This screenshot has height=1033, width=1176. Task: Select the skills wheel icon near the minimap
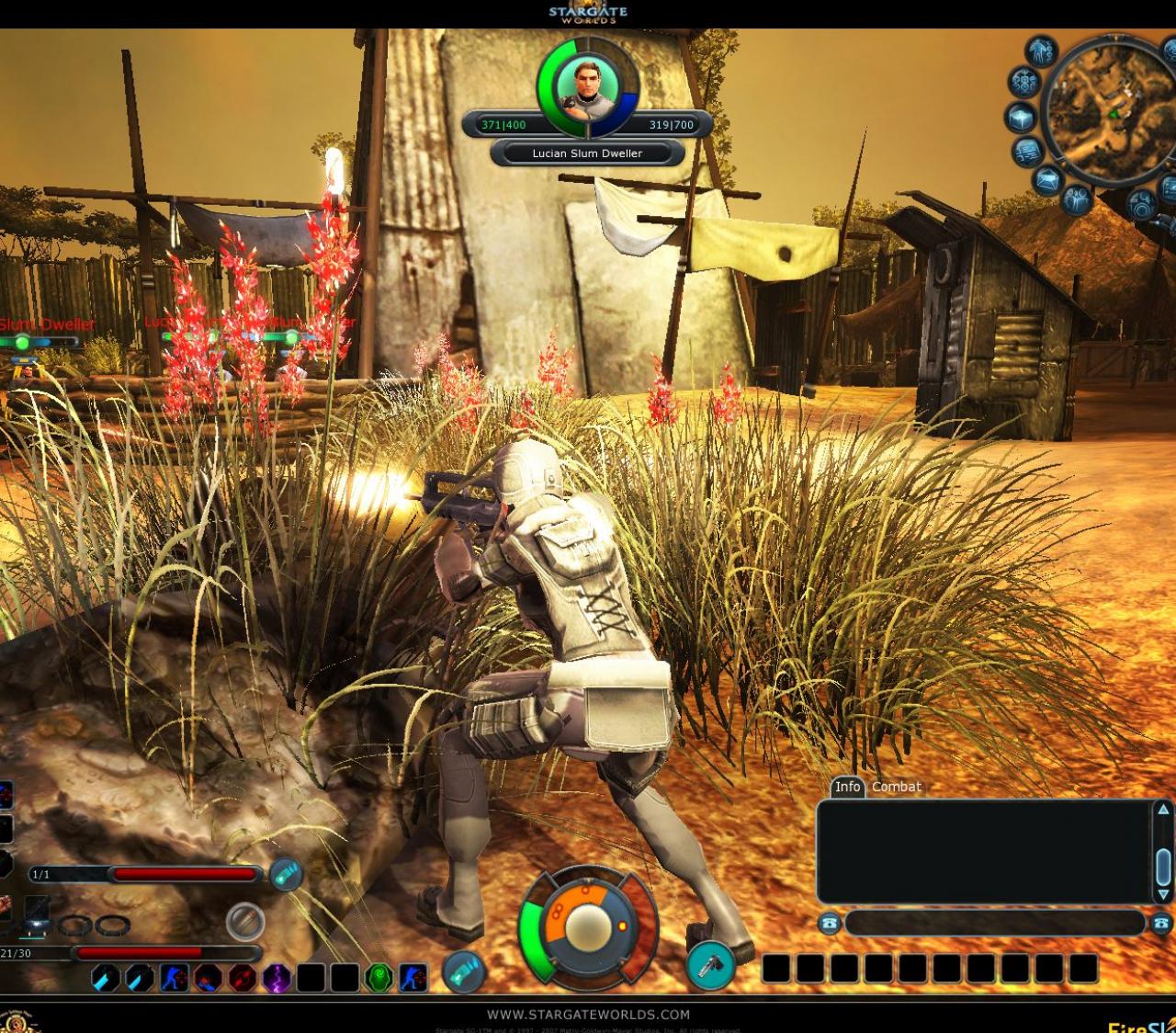click(1024, 82)
